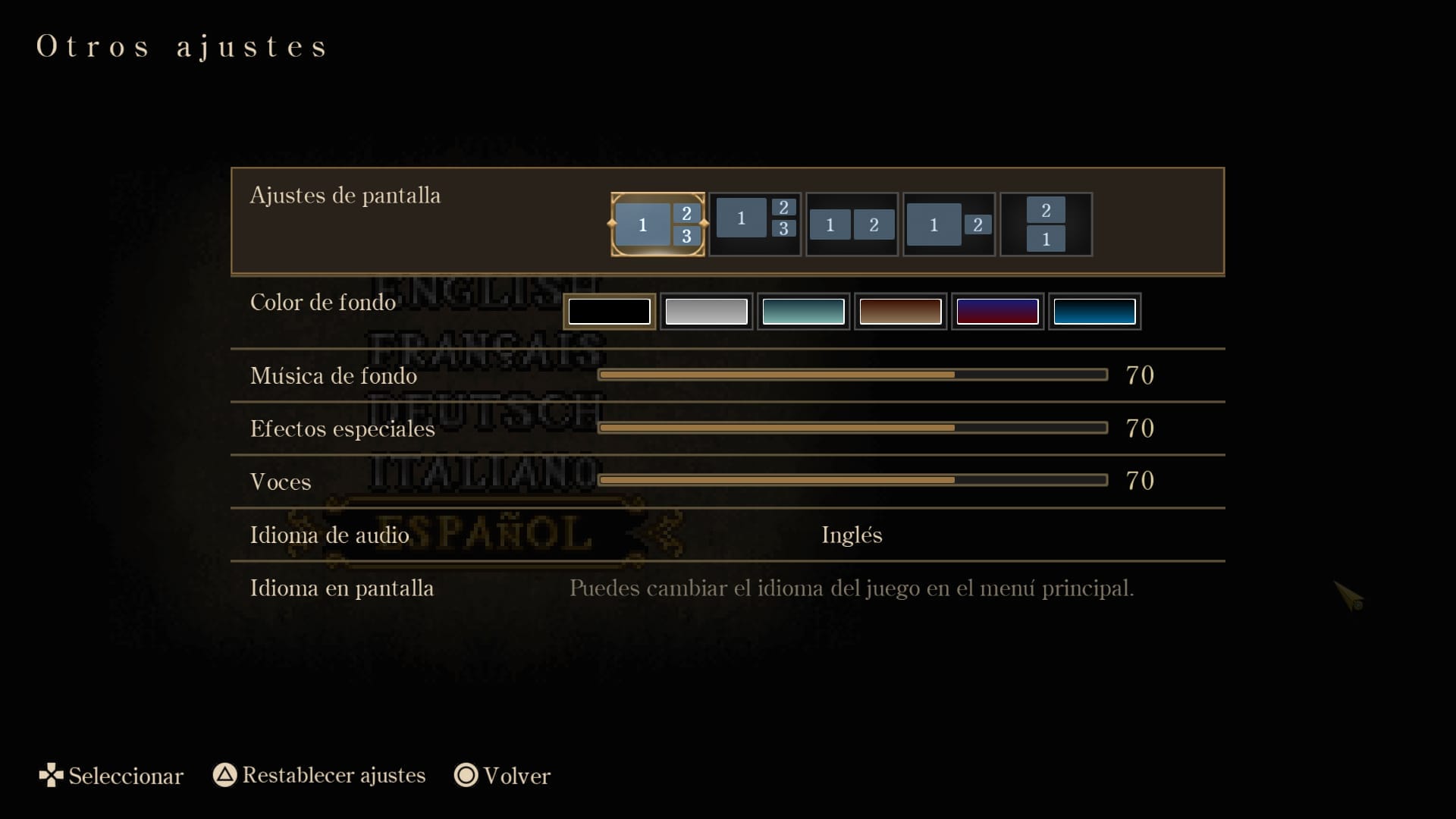Open the Idioma de audio language selector
This screenshot has height=819, width=1456.
coord(851,535)
